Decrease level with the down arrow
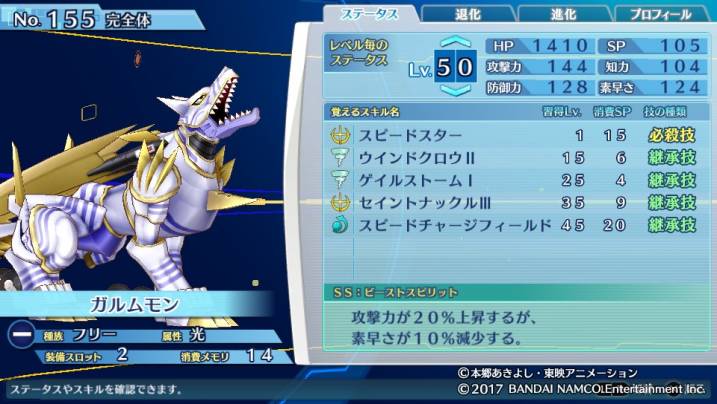Screen dimensions: 717x404 point(455,90)
